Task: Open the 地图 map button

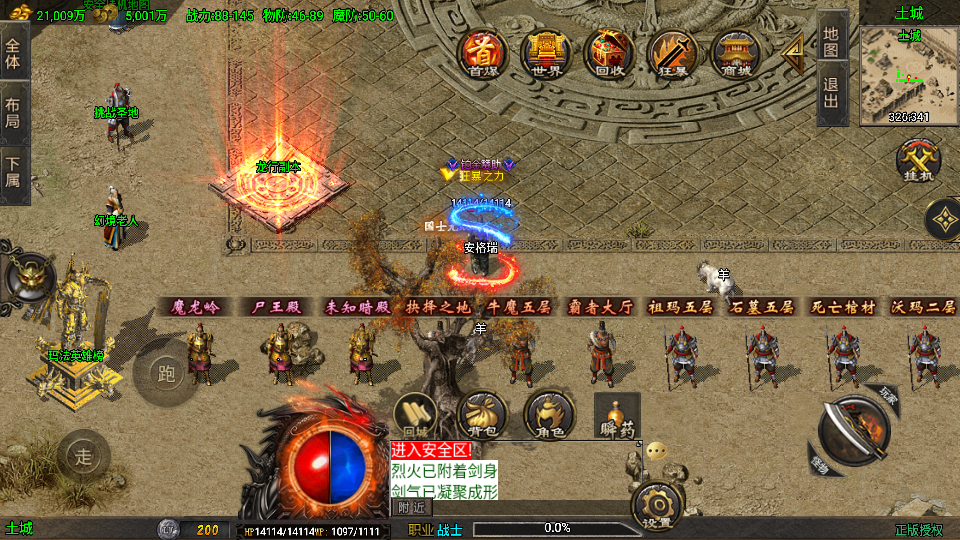Action: point(832,39)
